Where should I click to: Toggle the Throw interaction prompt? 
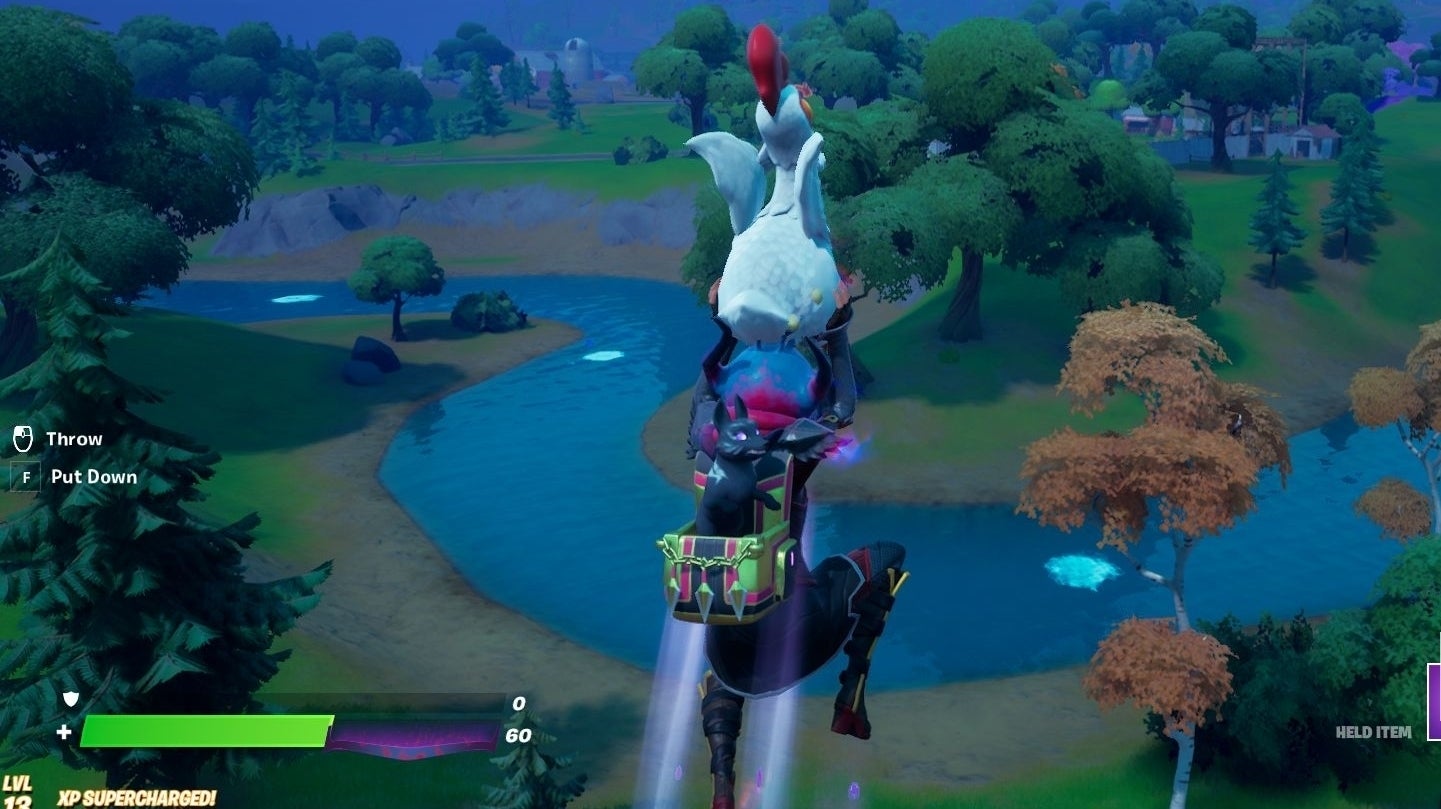click(x=73, y=437)
